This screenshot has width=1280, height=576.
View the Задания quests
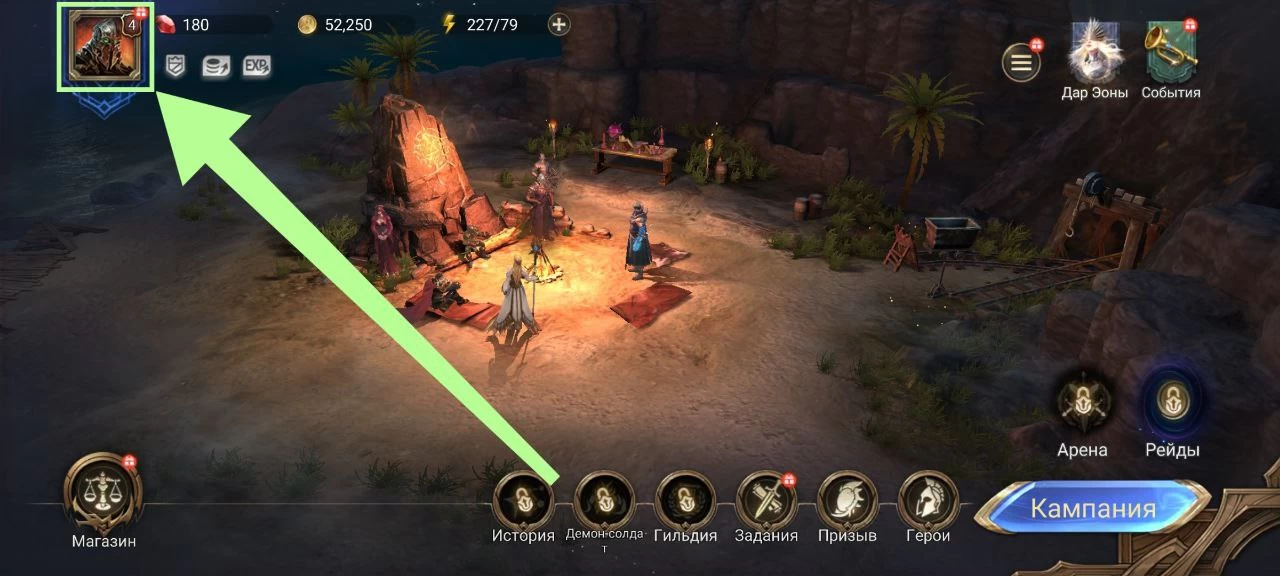(x=766, y=501)
